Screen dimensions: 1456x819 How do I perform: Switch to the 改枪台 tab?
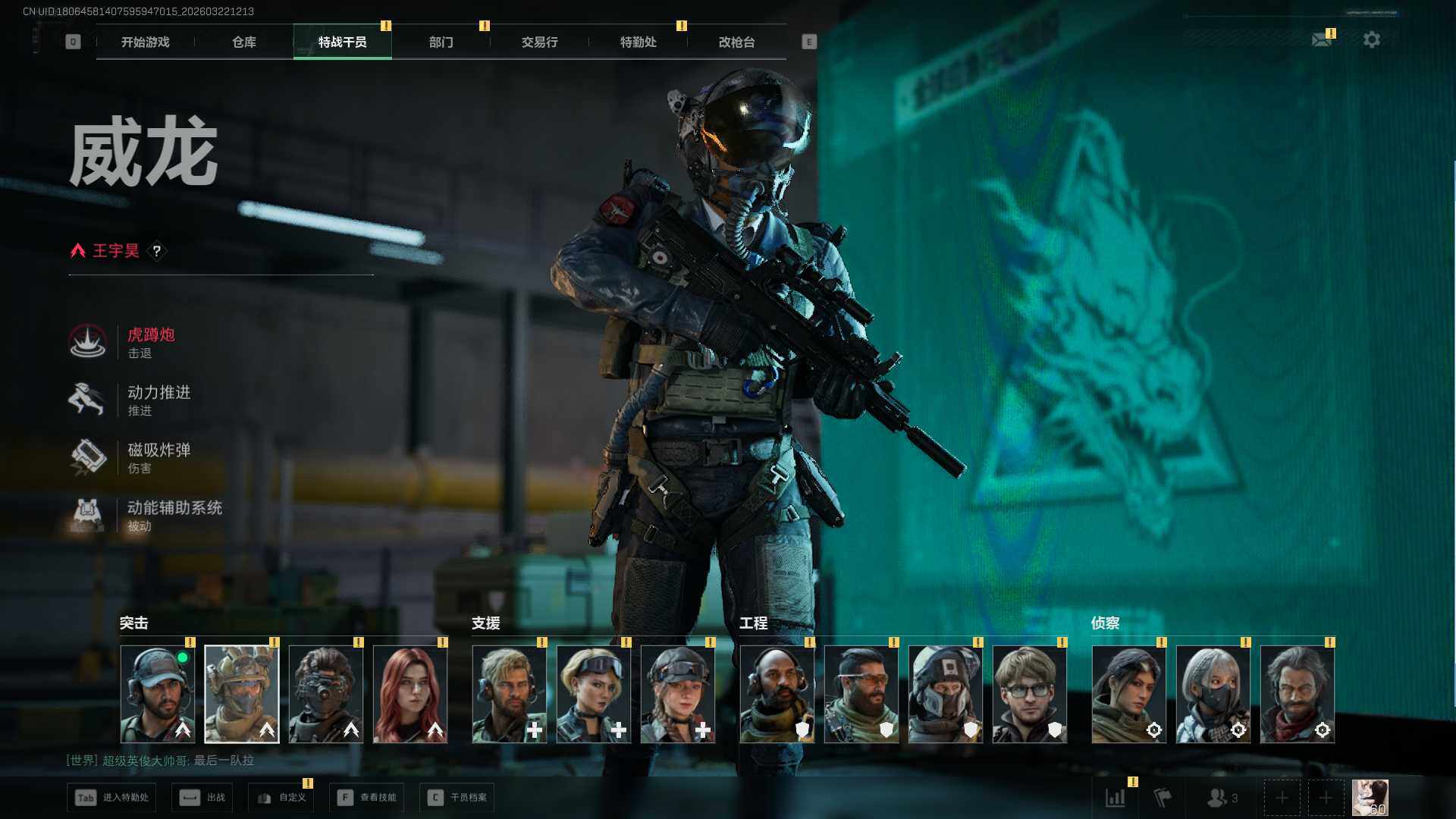(736, 42)
